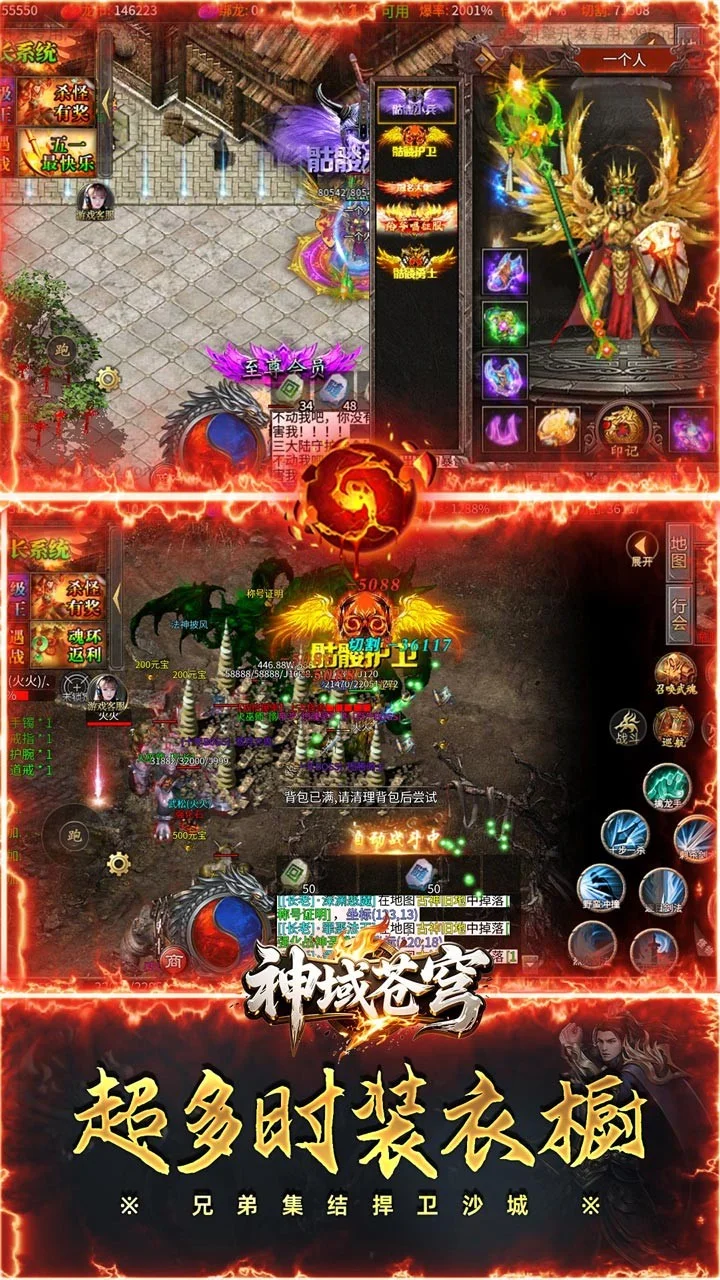Cast the 十步一杀 skill

click(624, 833)
